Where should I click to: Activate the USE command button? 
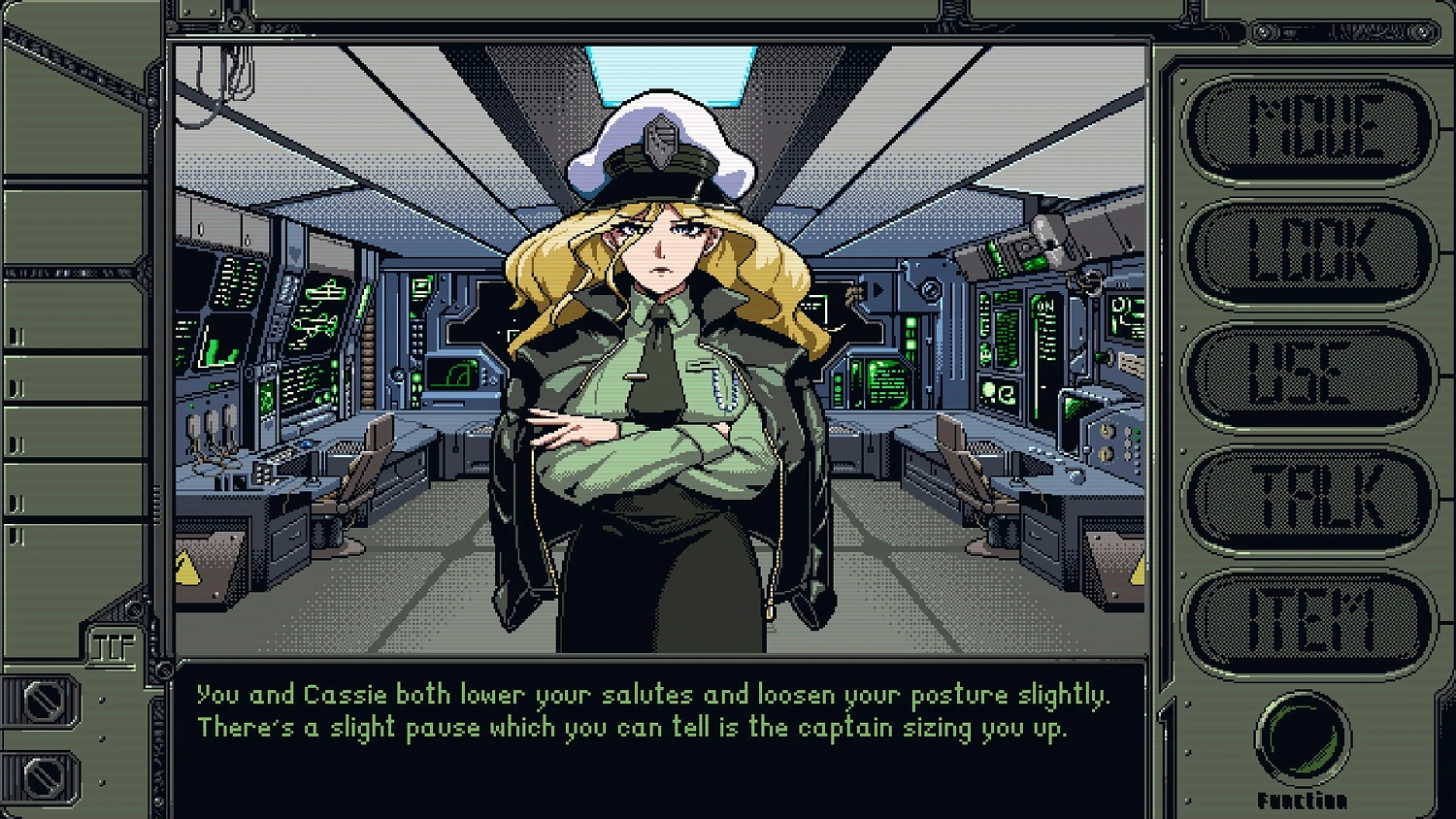[x=1309, y=376]
